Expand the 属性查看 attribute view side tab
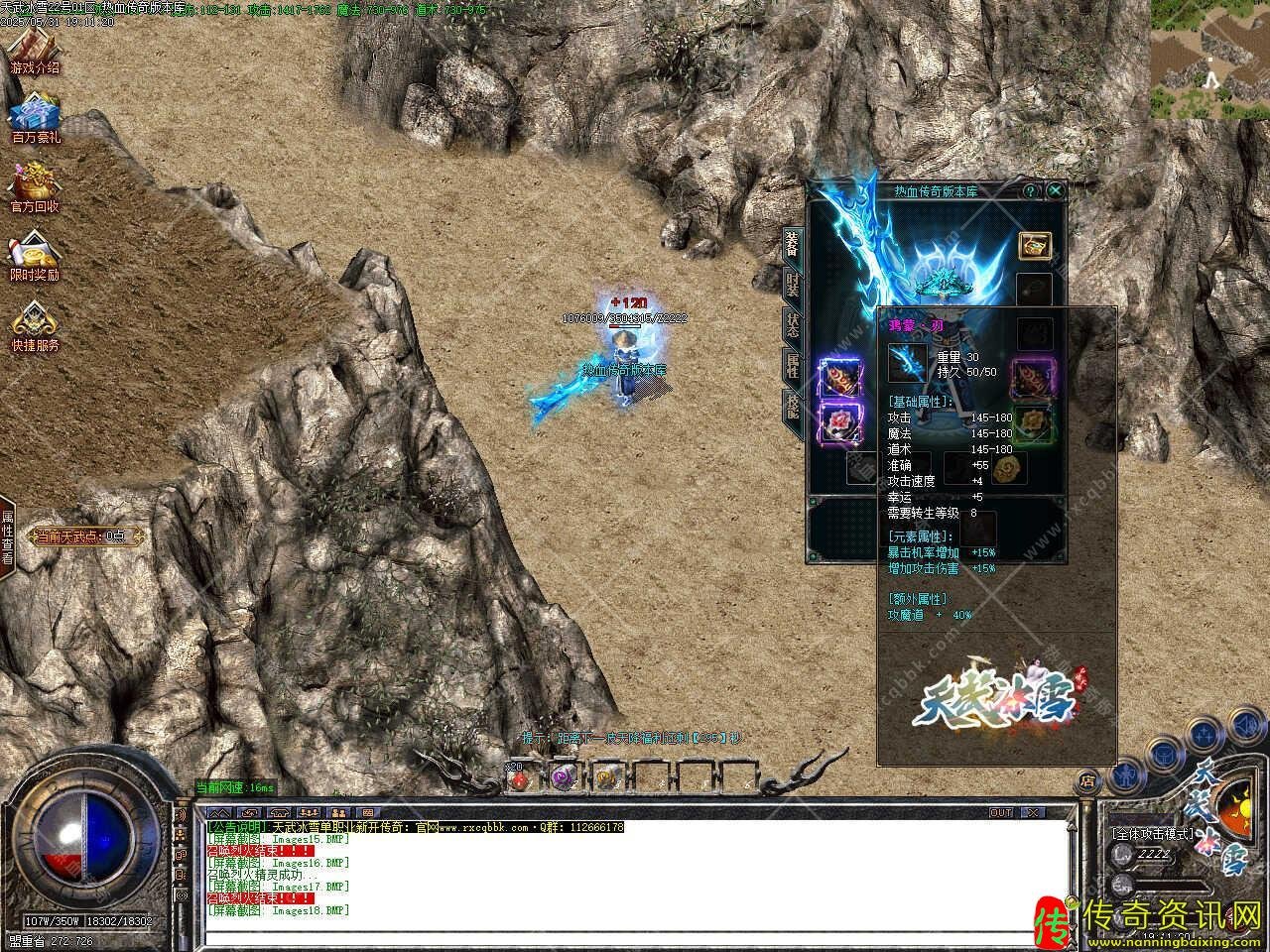This screenshot has width=1270, height=952. [7, 536]
